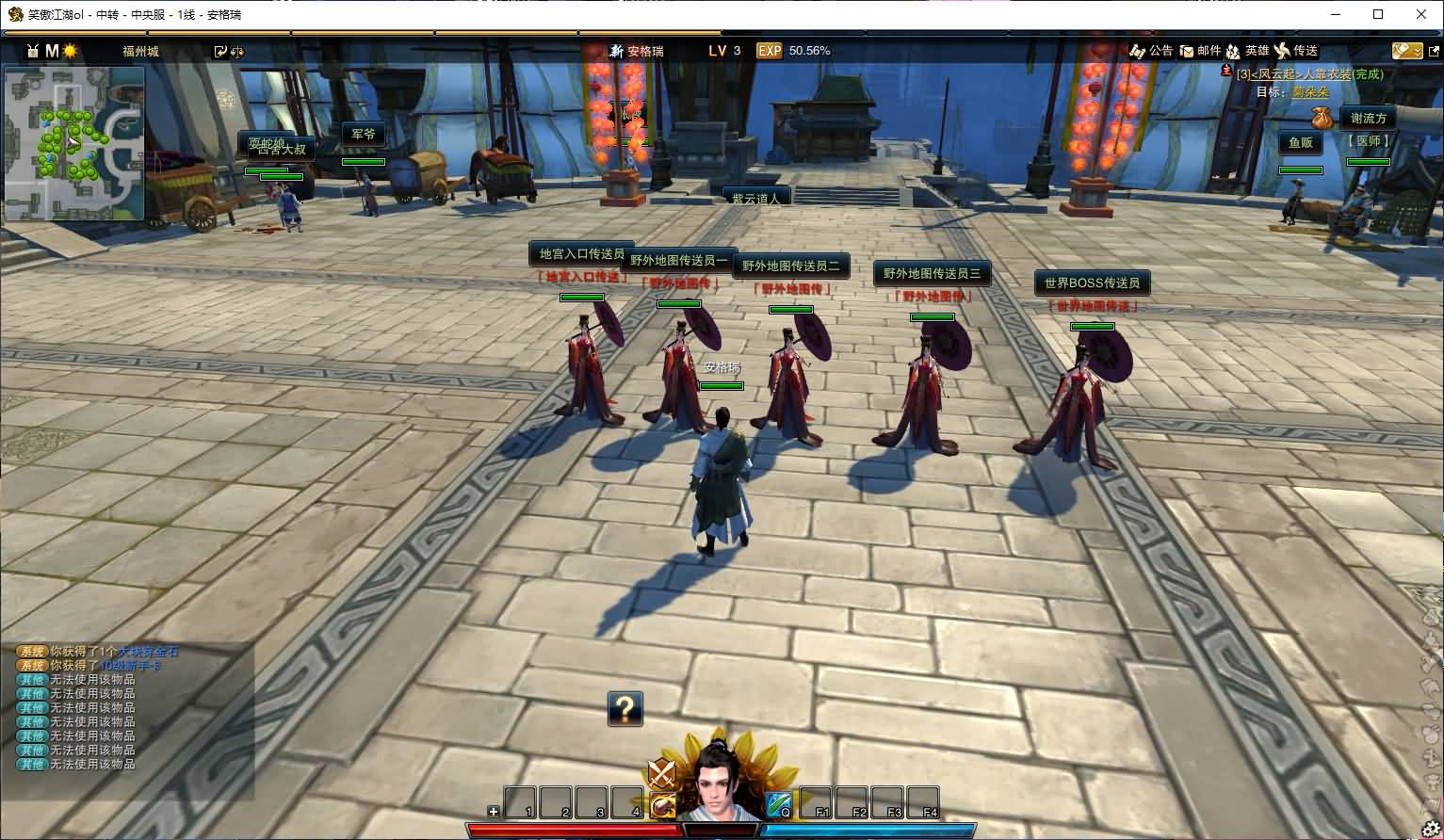Click the question mark help button
Screen dimensions: 1444x840
(625, 708)
